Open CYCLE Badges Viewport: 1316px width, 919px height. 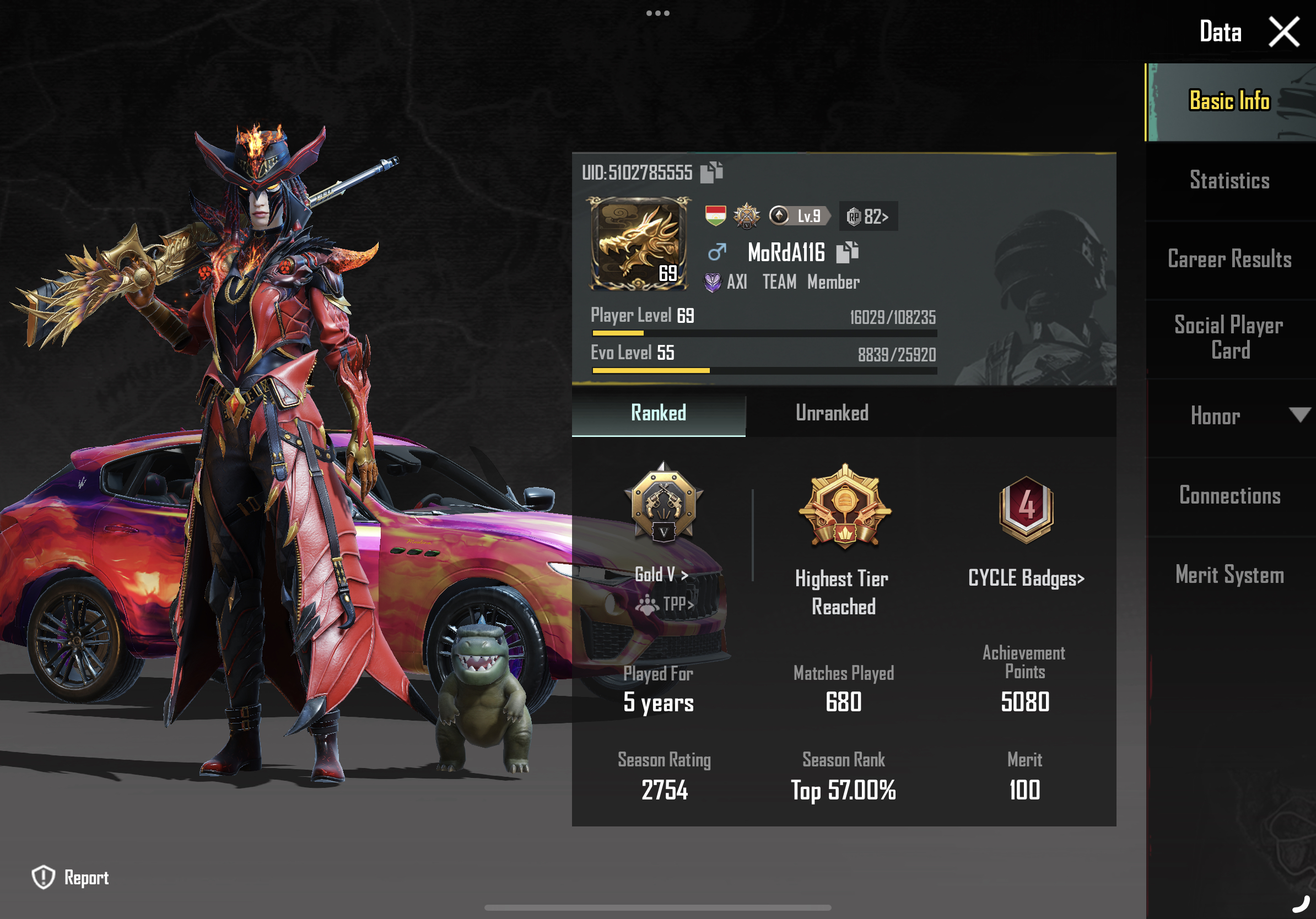pos(1026,578)
